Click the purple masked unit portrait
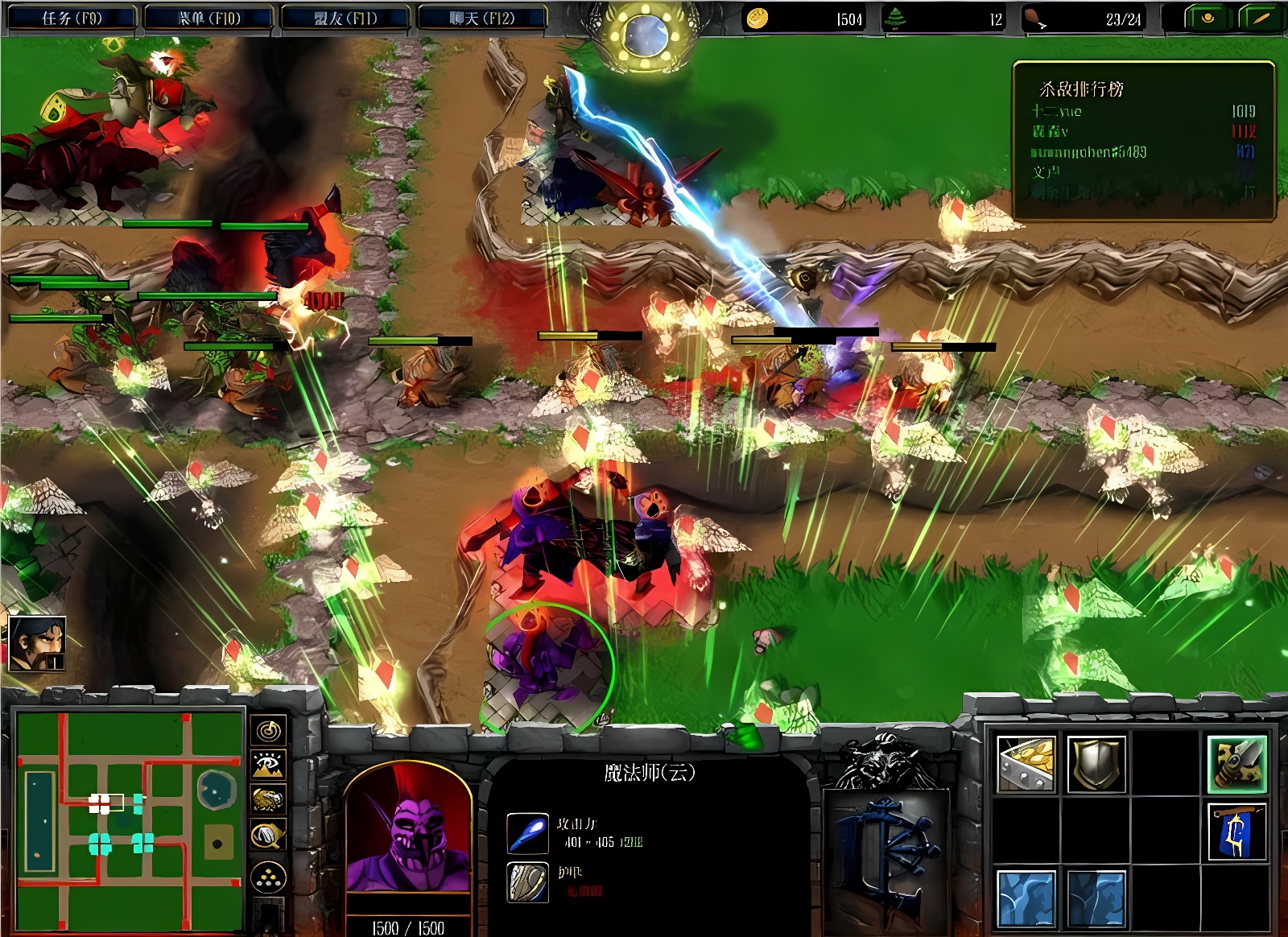This screenshot has width=1288, height=937. pyautogui.click(x=408, y=829)
